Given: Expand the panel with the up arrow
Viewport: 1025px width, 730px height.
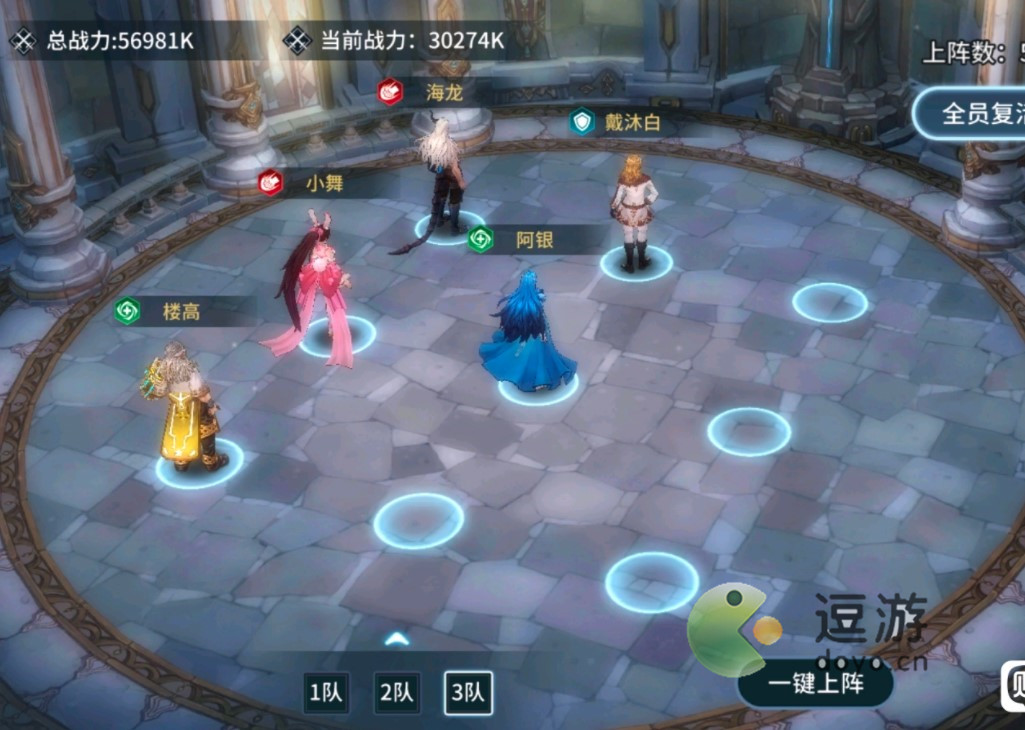Looking at the screenshot, I should tap(397, 638).
